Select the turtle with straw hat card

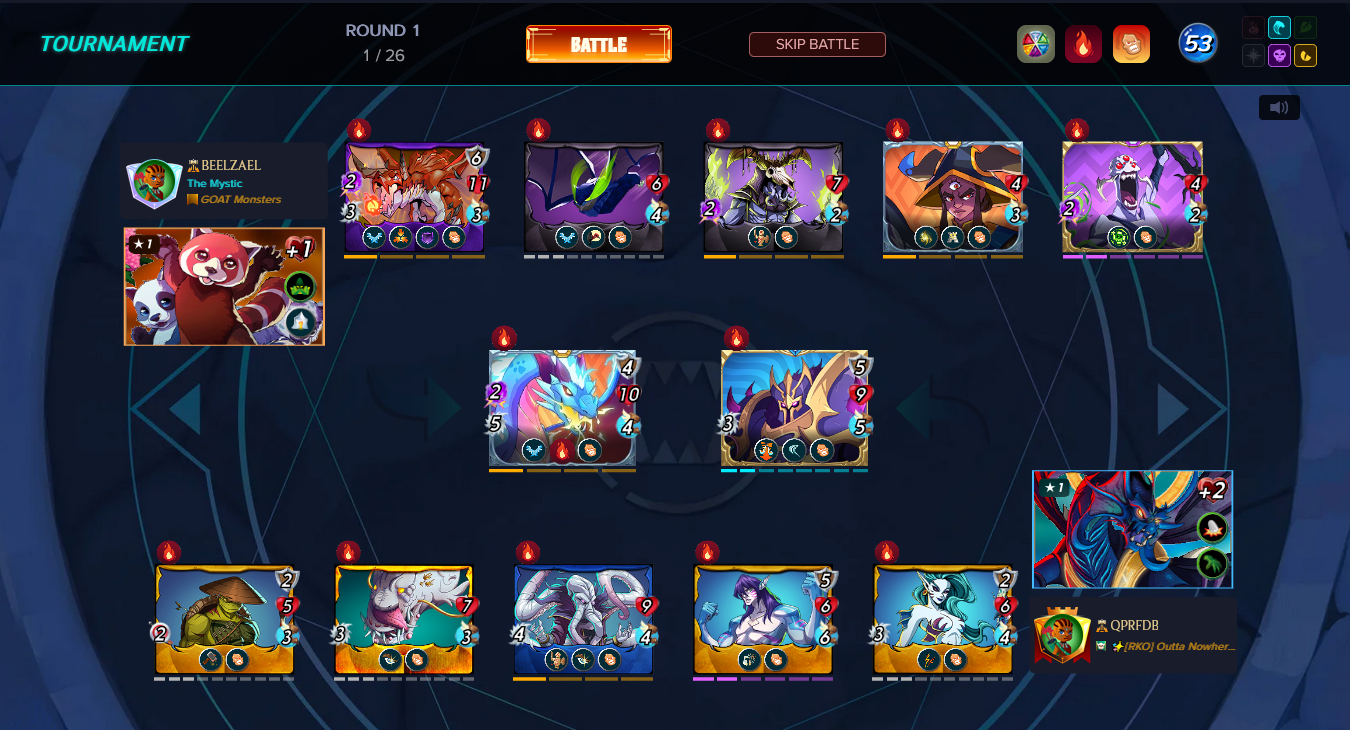click(224, 619)
